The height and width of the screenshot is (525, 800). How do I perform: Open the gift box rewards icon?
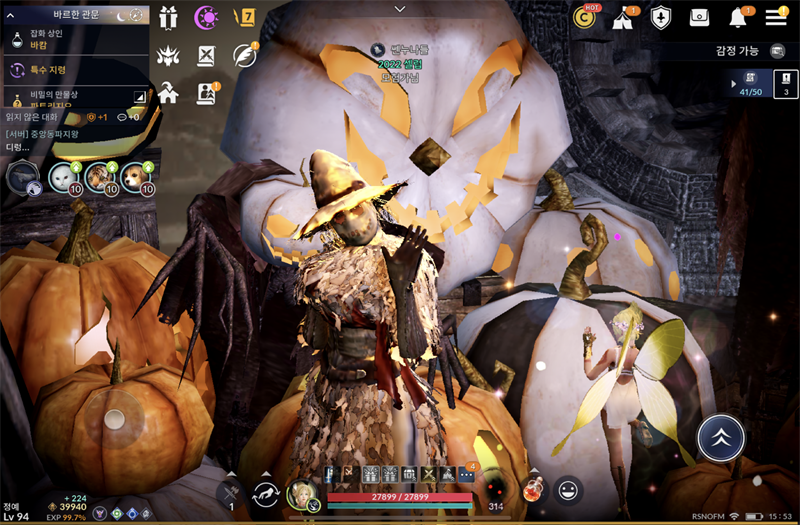click(169, 17)
